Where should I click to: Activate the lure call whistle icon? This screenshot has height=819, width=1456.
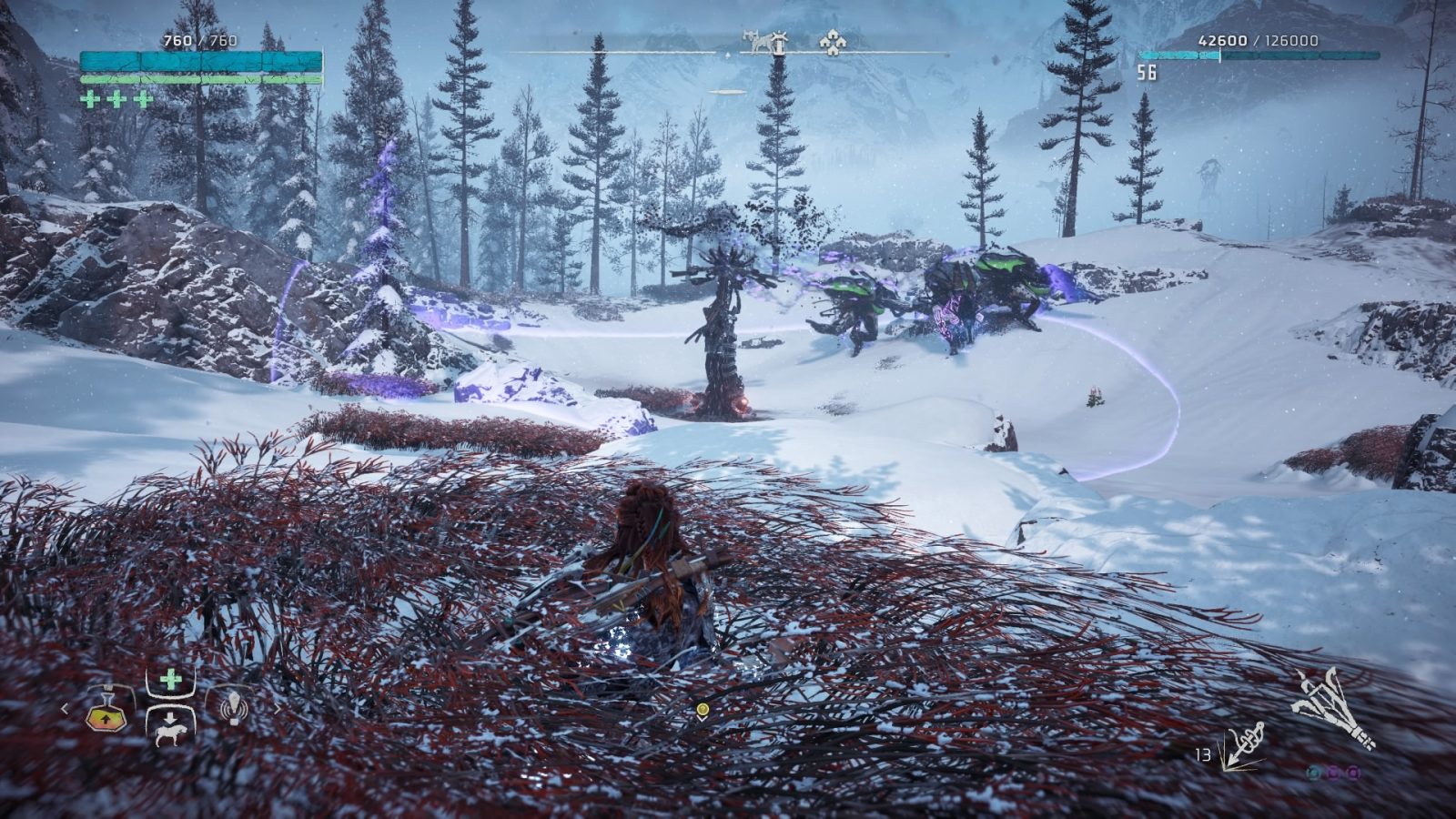[x=235, y=708]
